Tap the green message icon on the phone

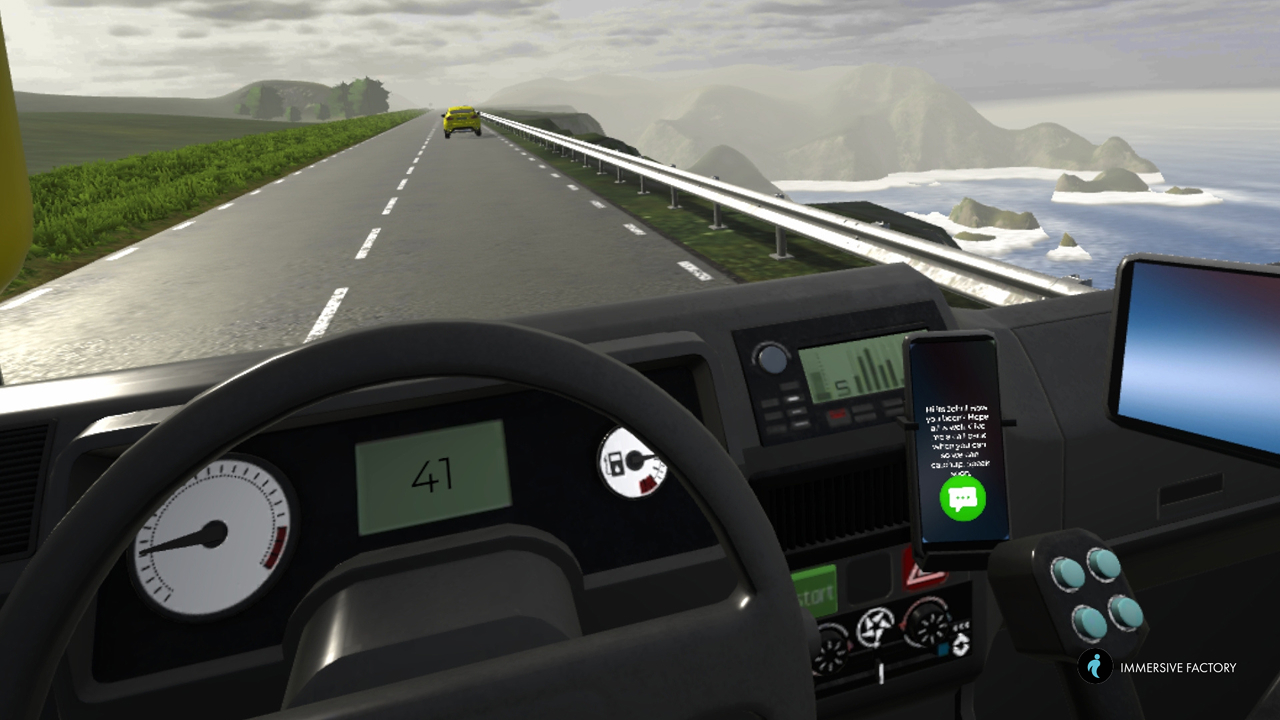click(962, 497)
